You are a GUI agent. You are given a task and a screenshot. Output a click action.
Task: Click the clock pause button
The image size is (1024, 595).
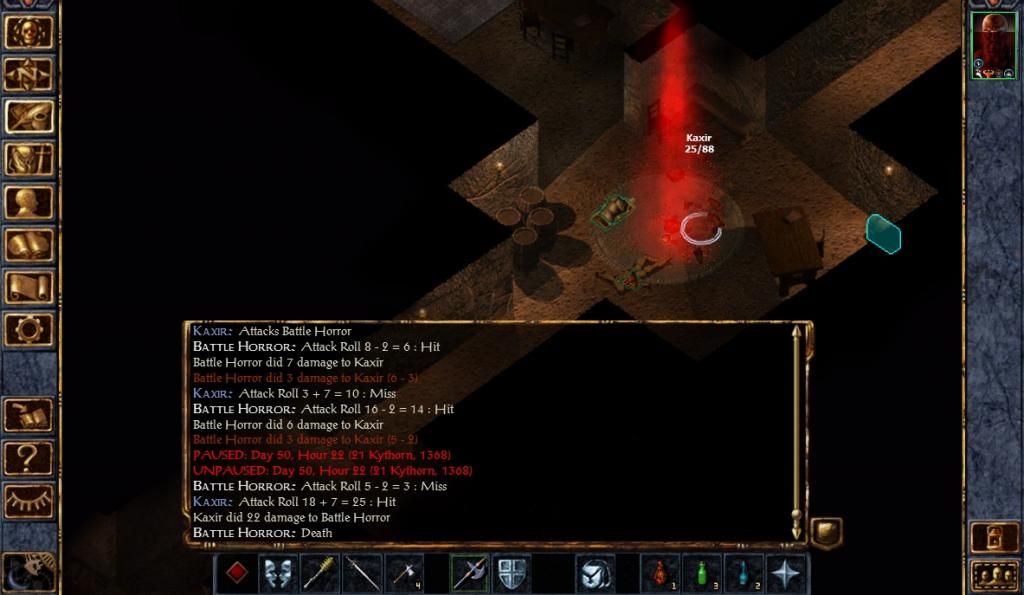point(29,571)
